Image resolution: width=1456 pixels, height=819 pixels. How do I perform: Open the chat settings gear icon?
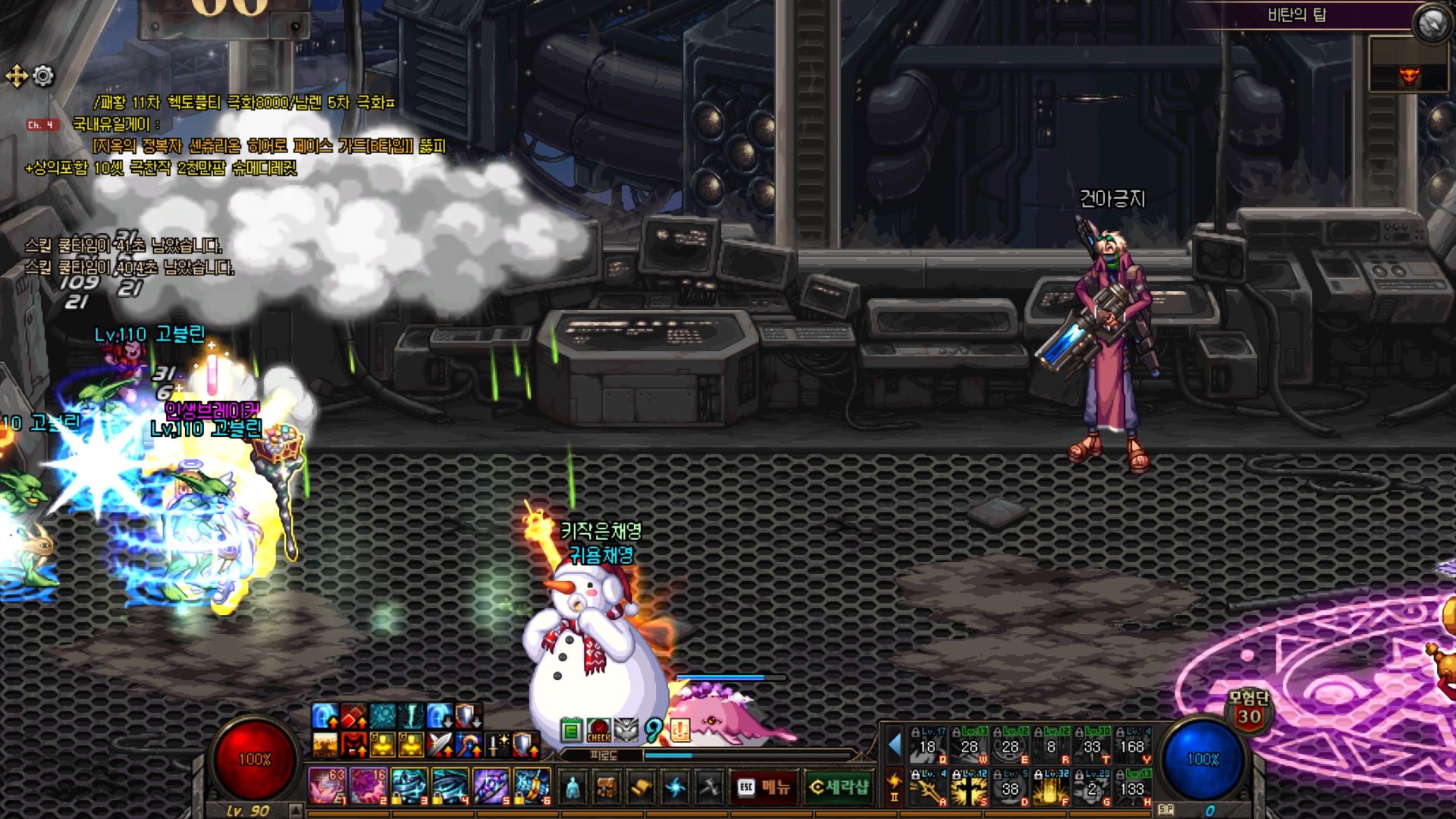tap(43, 76)
